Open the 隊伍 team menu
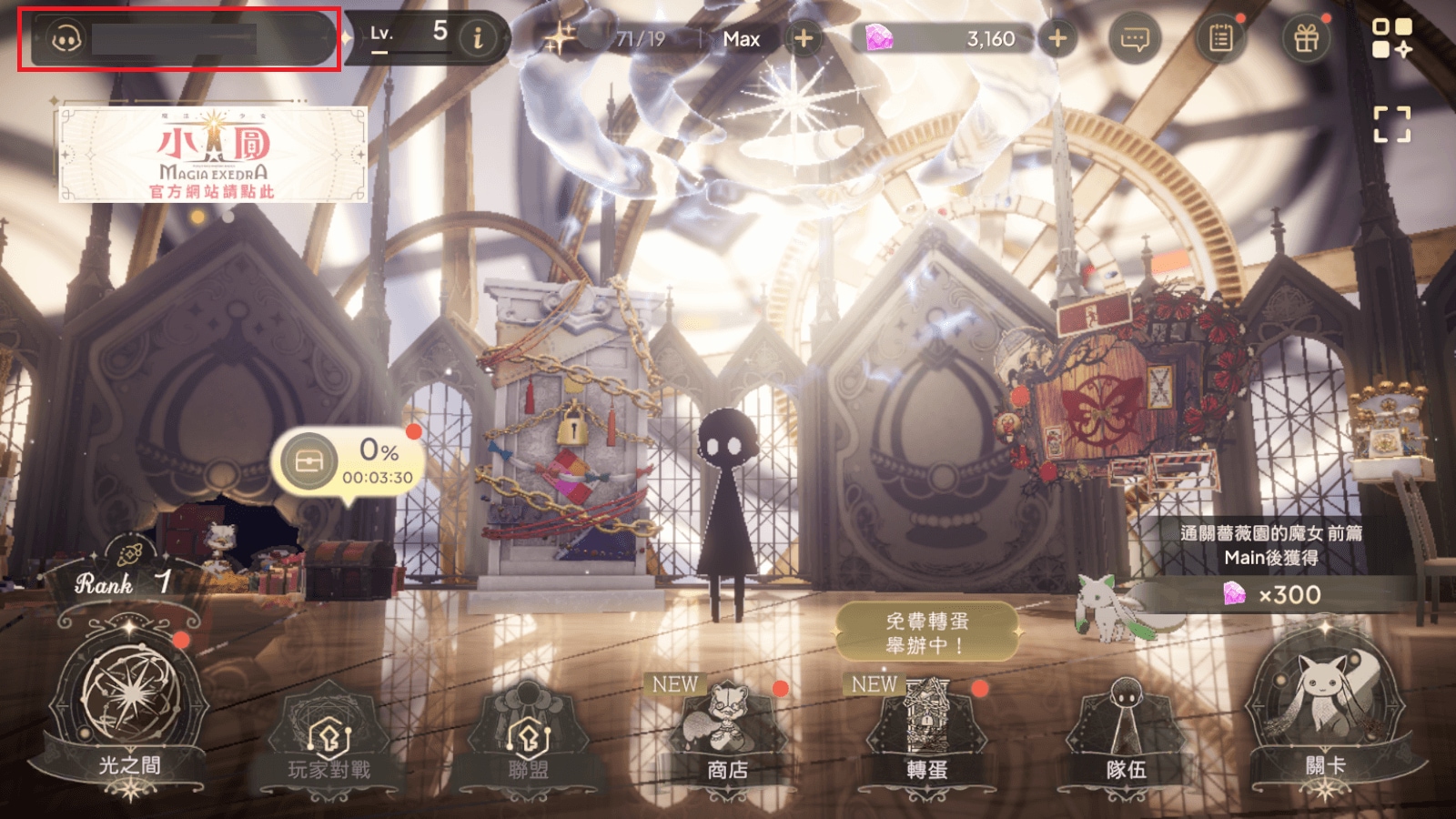 (x=1126, y=739)
